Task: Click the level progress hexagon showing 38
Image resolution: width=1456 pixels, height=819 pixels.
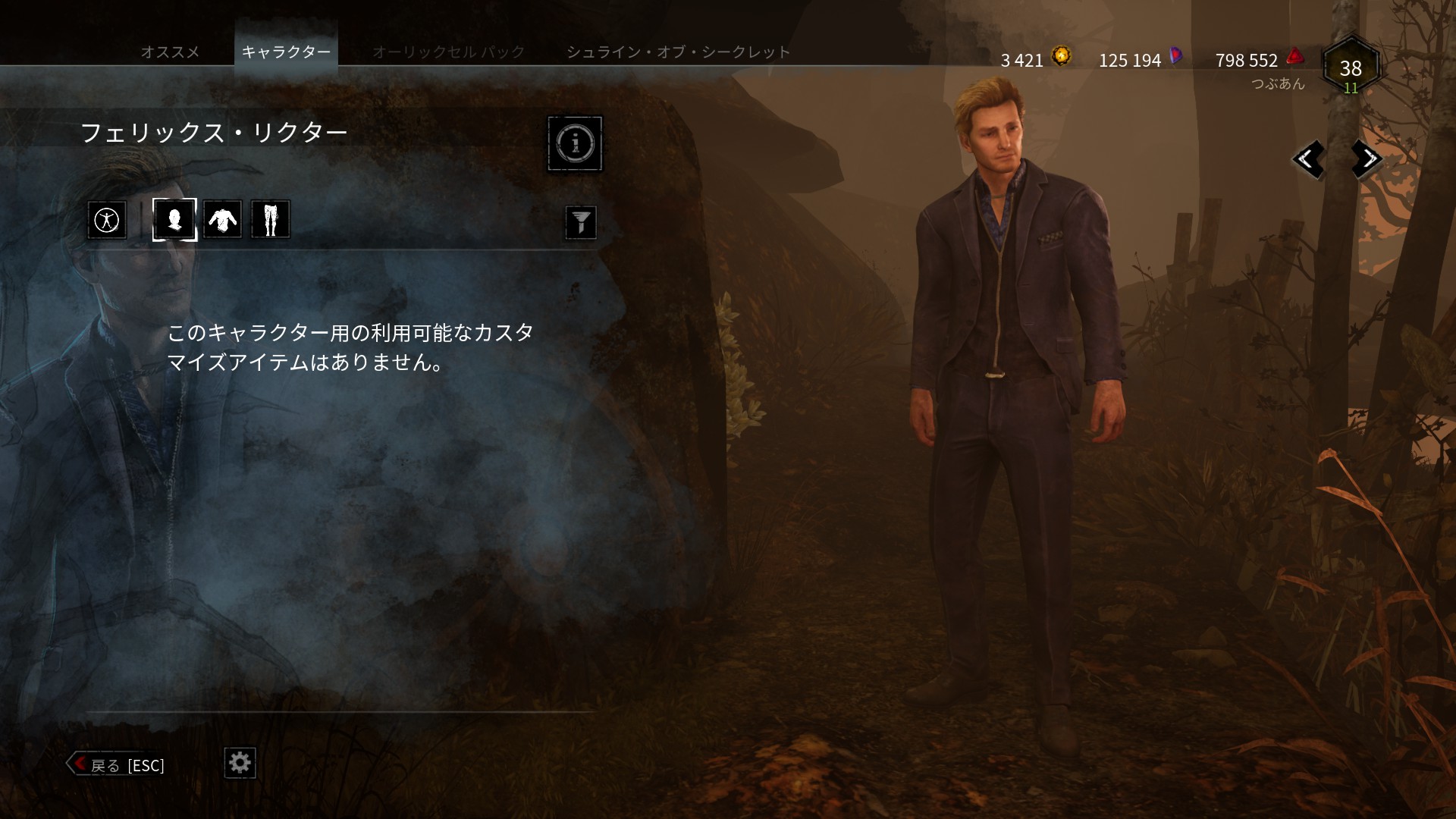Action: pyautogui.click(x=1349, y=68)
